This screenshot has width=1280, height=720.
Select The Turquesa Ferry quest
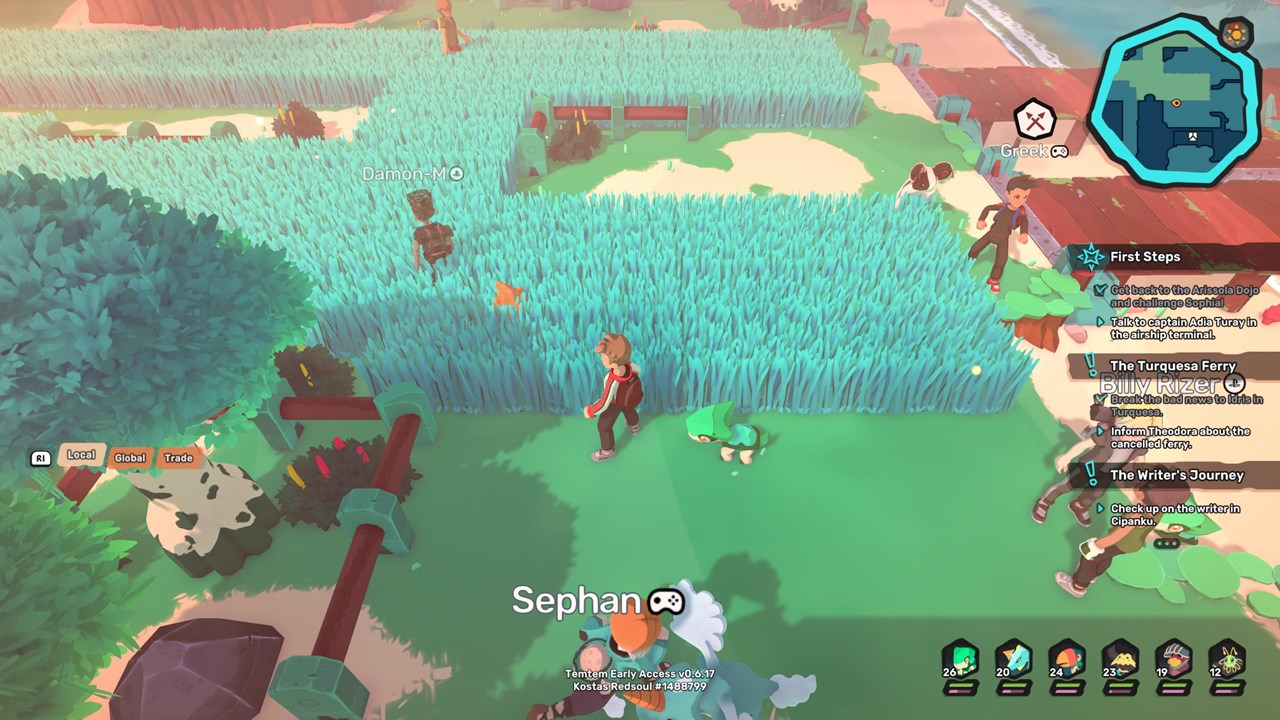[1172, 366]
